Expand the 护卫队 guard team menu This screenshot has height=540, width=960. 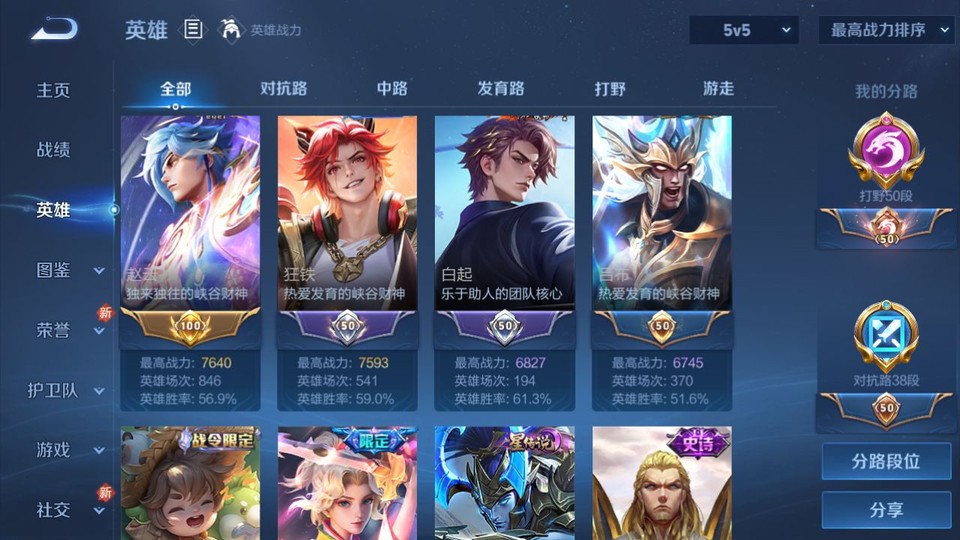(x=67, y=390)
